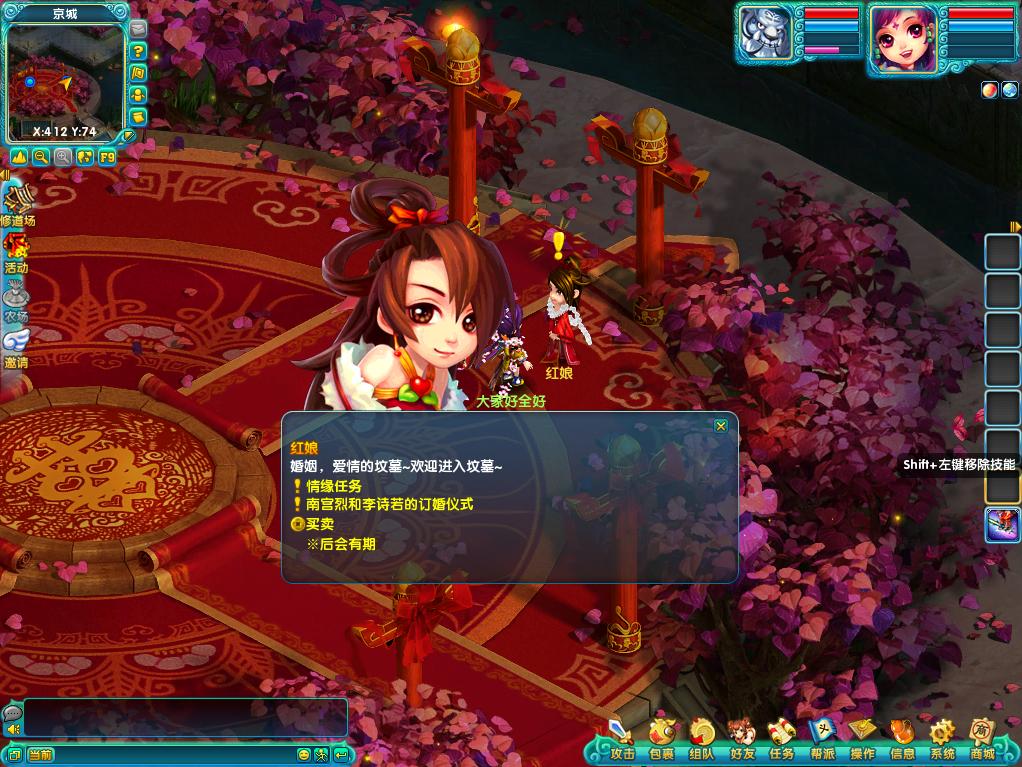1022x767 pixels.
Task: Open the 组队 team panel
Action: [701, 740]
